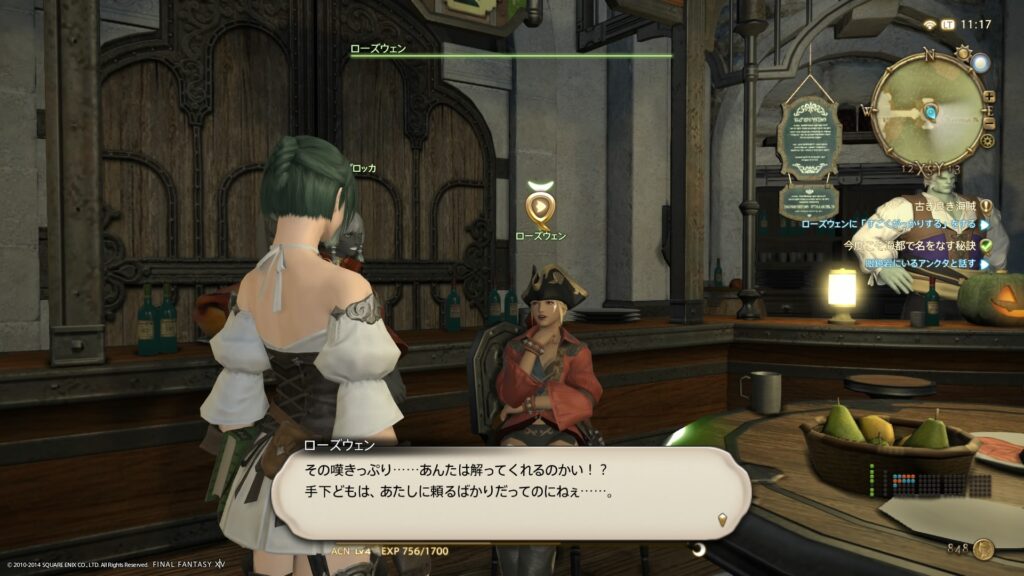1024x576 pixels.
Task: Click the dialogue continue arrow indicator
Action: point(723,518)
